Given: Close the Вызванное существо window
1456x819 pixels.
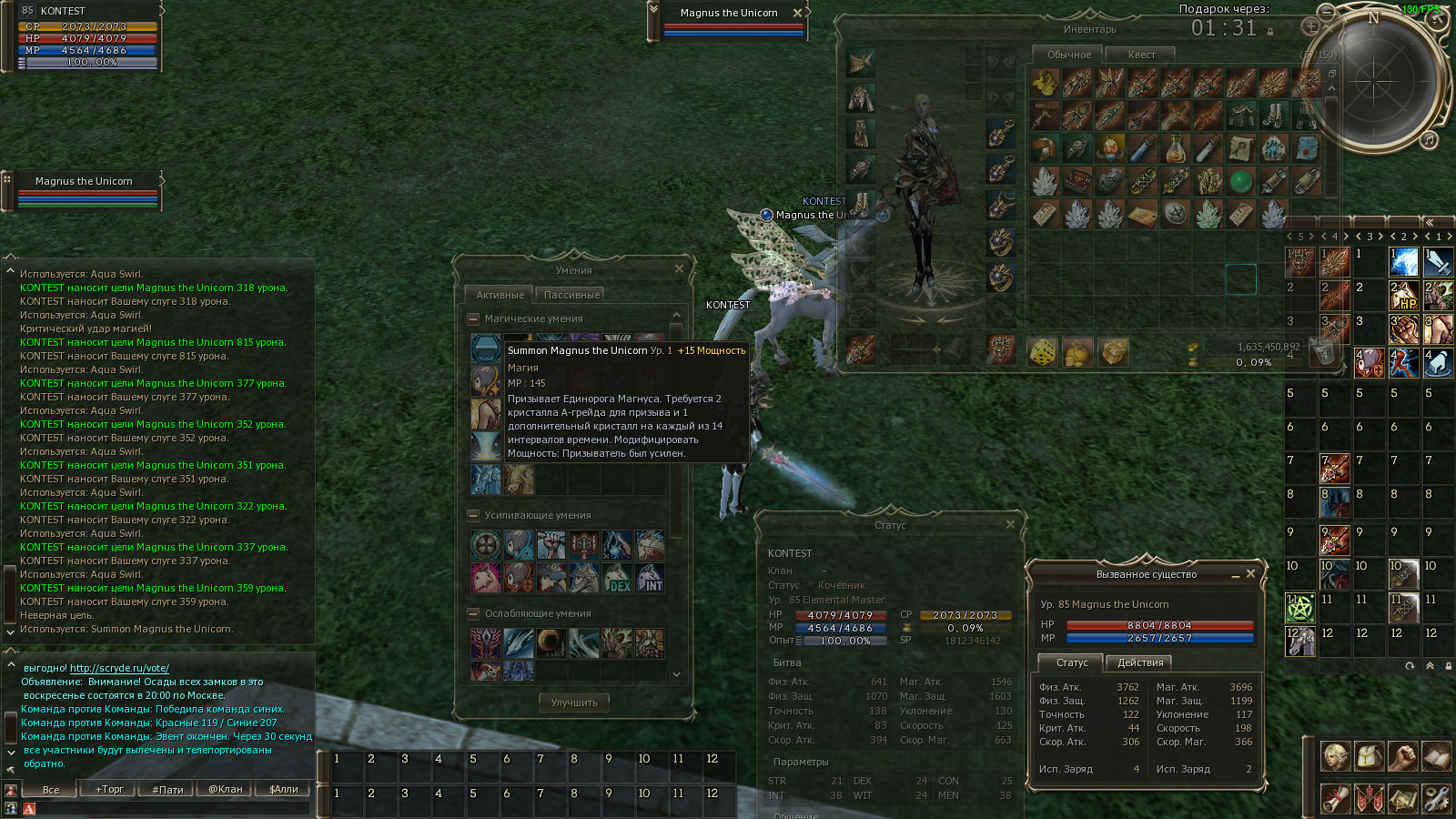Looking at the screenshot, I should (x=1250, y=573).
